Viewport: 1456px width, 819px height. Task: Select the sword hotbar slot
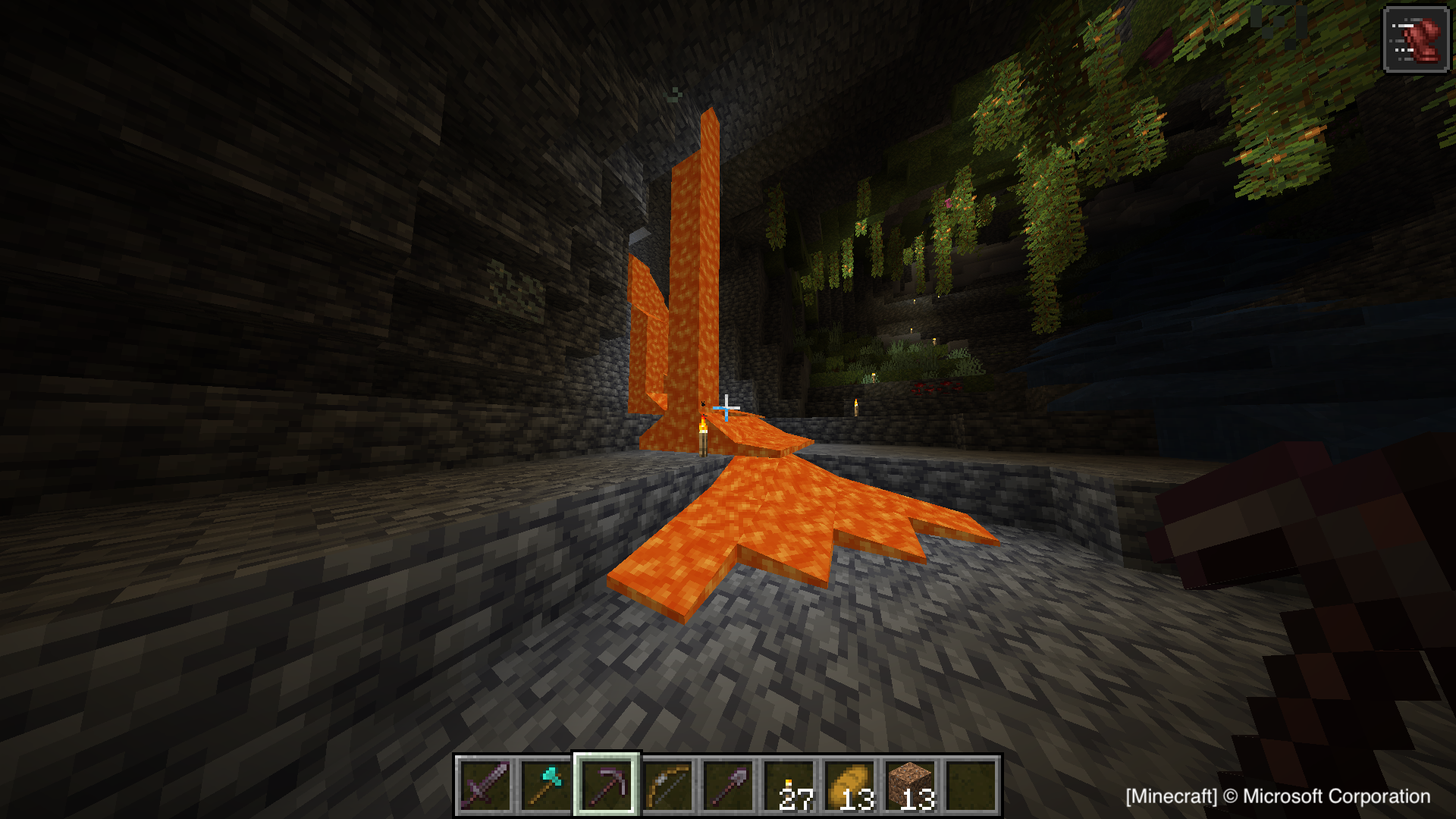(x=485, y=786)
